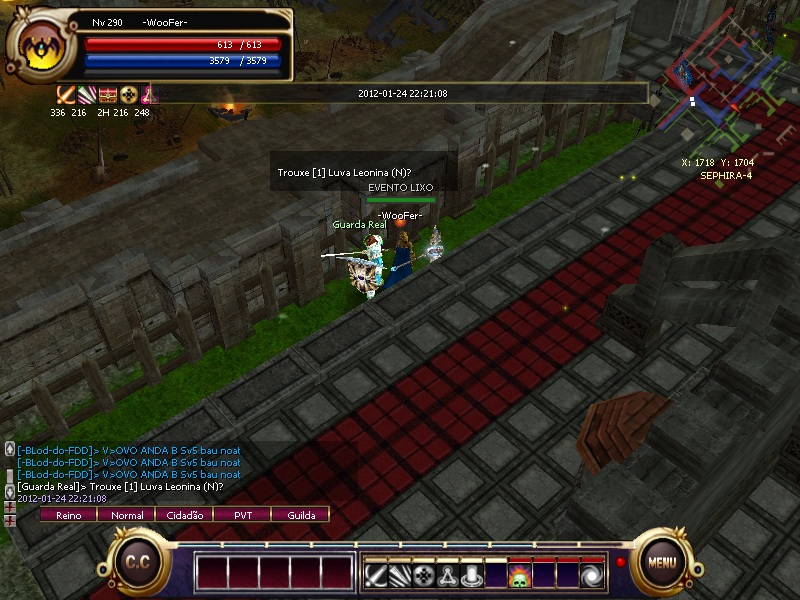
Task: Open the MENU round button
Action: 662,562
